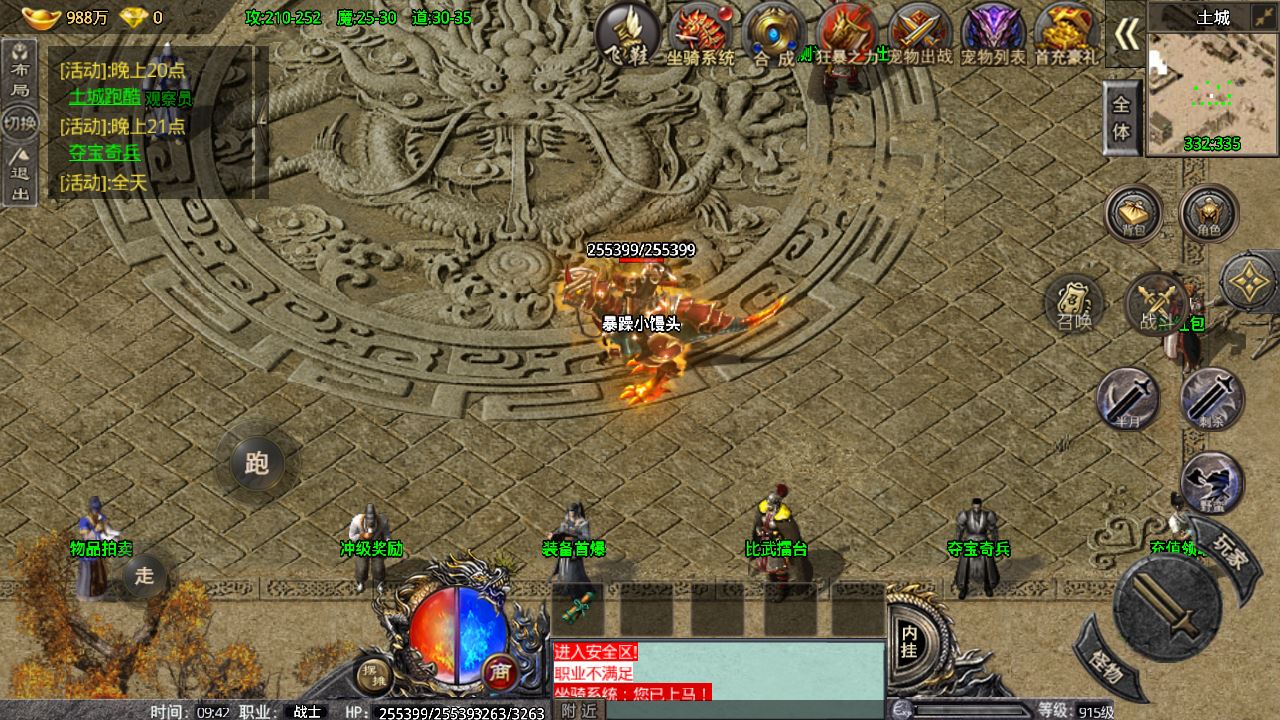Collapse the top toolbar with the double-chevron
The height and width of the screenshot is (720, 1280).
(1125, 30)
